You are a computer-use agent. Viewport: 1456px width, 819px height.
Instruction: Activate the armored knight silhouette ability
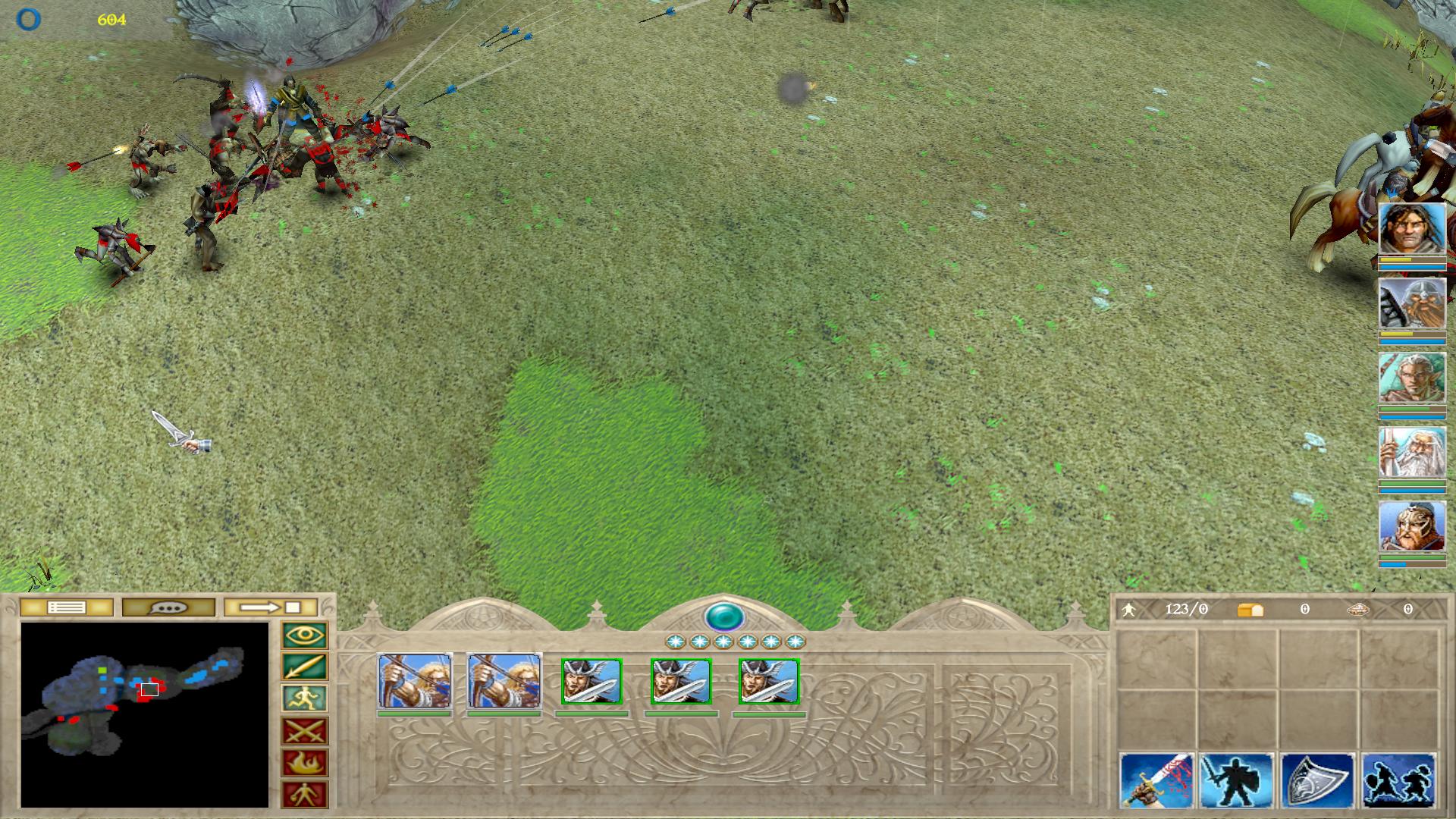pos(1238,780)
